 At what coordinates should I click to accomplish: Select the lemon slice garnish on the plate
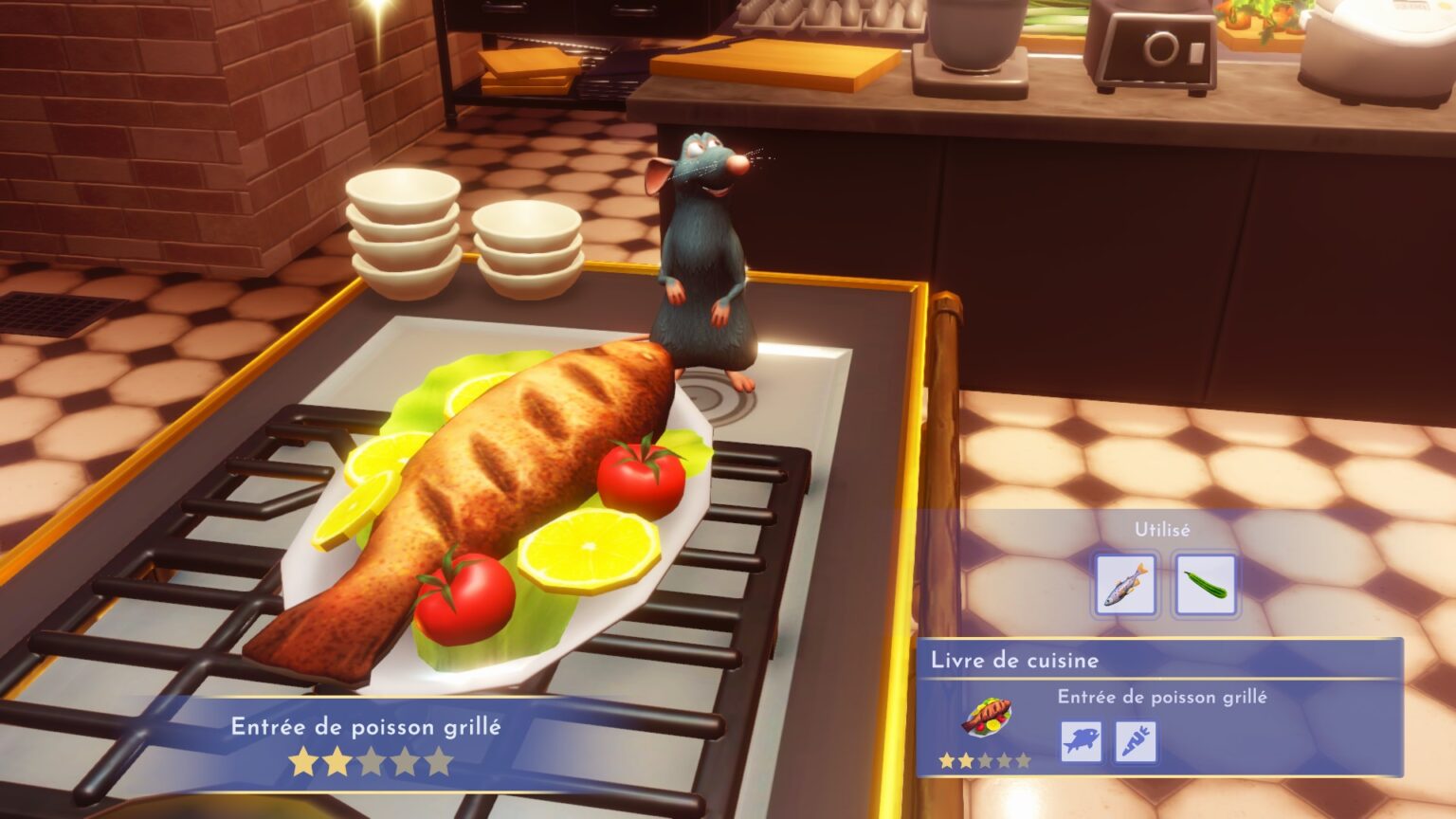(588, 550)
